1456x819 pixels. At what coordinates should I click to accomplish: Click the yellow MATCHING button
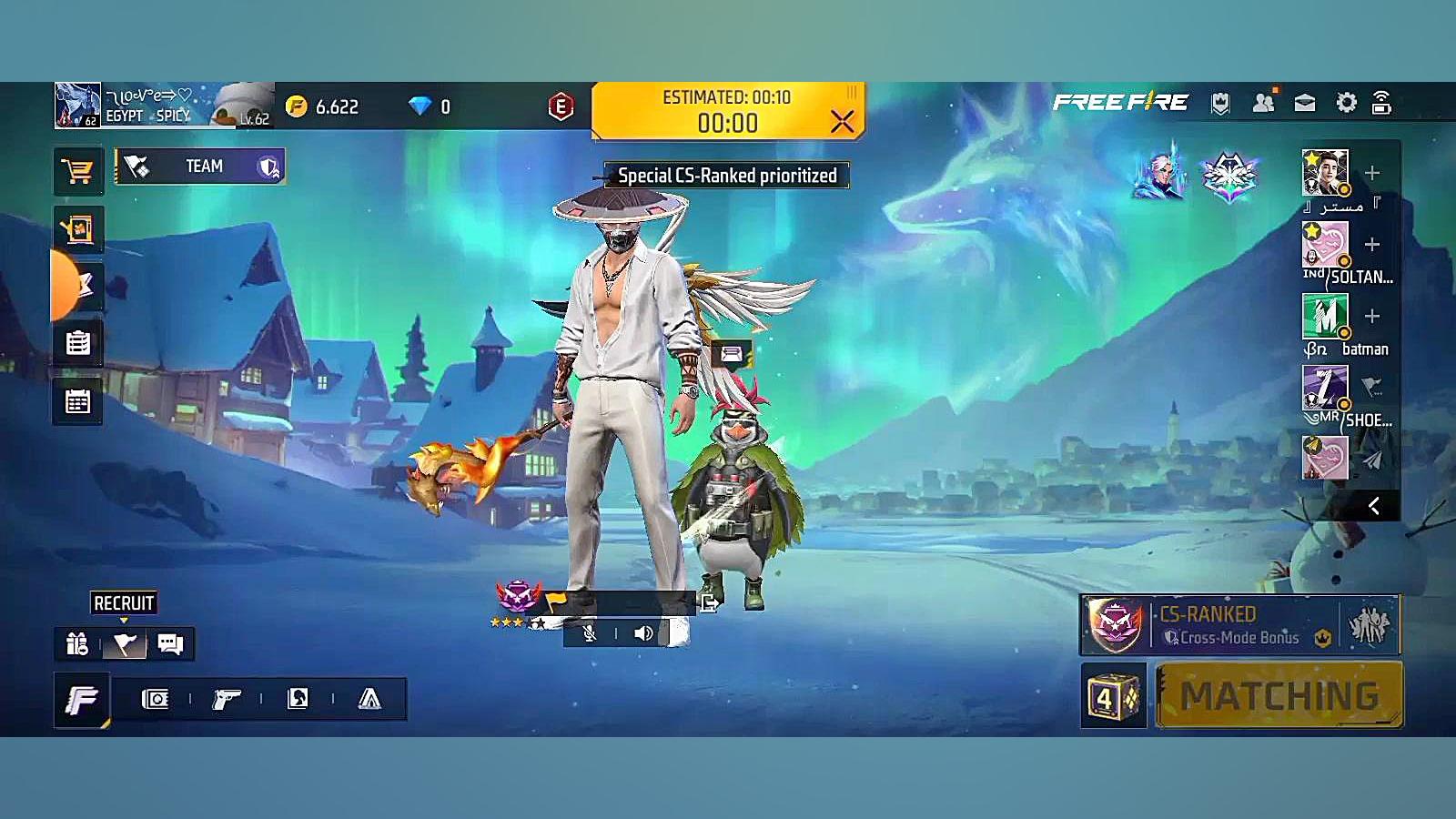coord(1279,696)
